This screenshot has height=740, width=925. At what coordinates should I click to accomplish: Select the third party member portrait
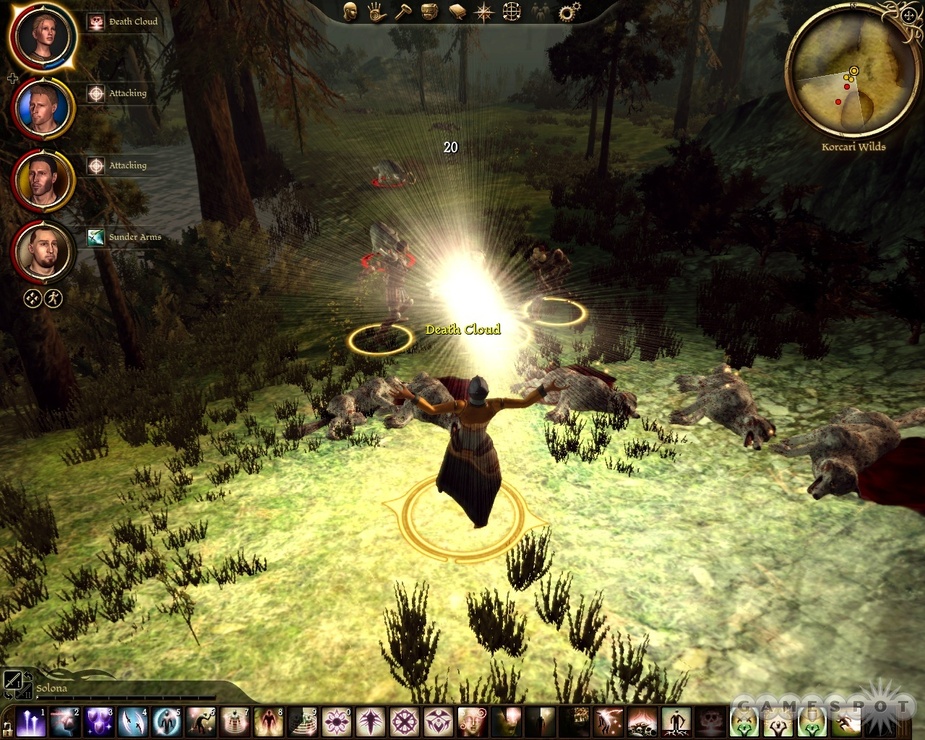point(43,179)
